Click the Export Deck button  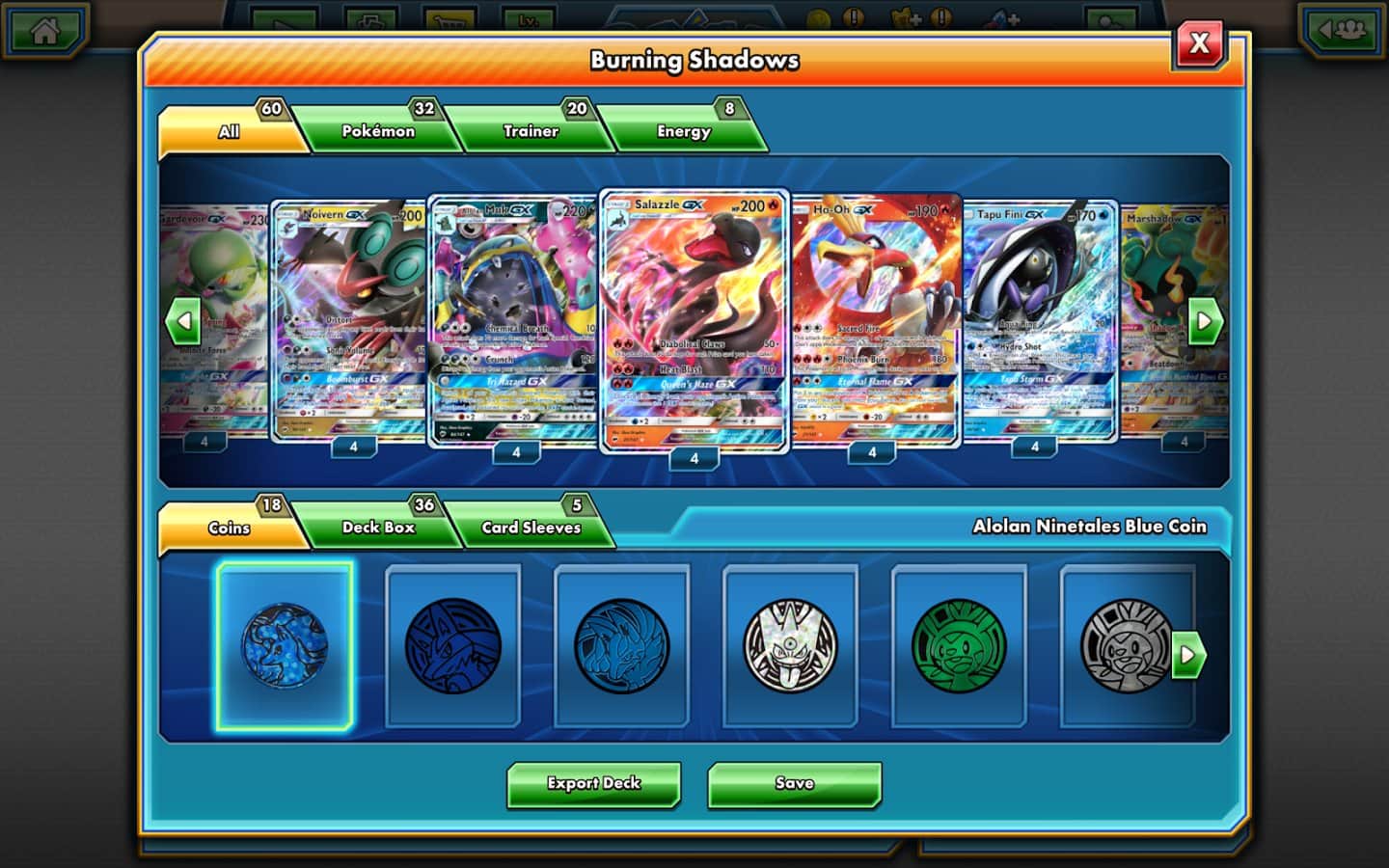(x=593, y=783)
